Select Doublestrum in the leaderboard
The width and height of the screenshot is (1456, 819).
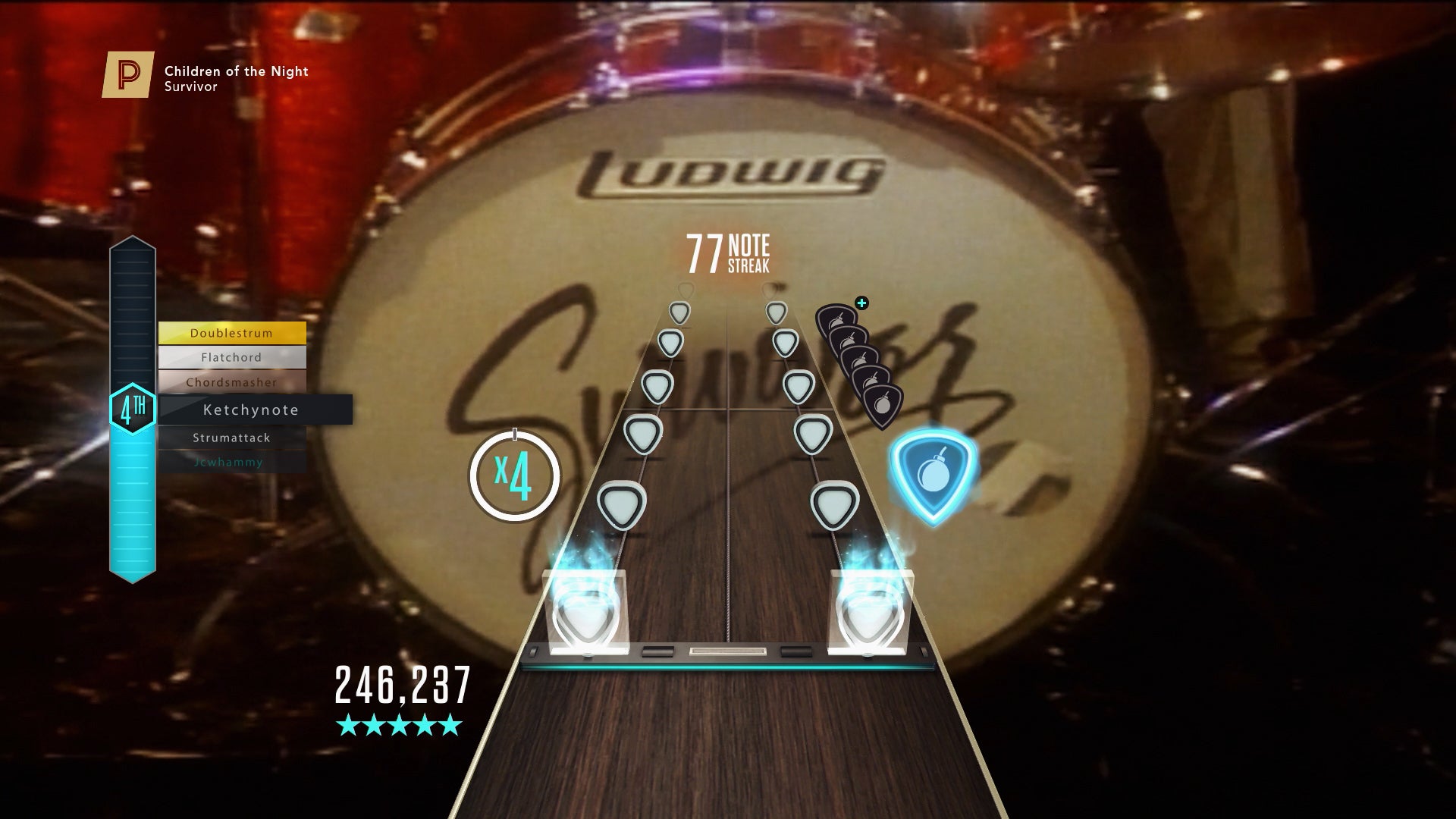231,333
